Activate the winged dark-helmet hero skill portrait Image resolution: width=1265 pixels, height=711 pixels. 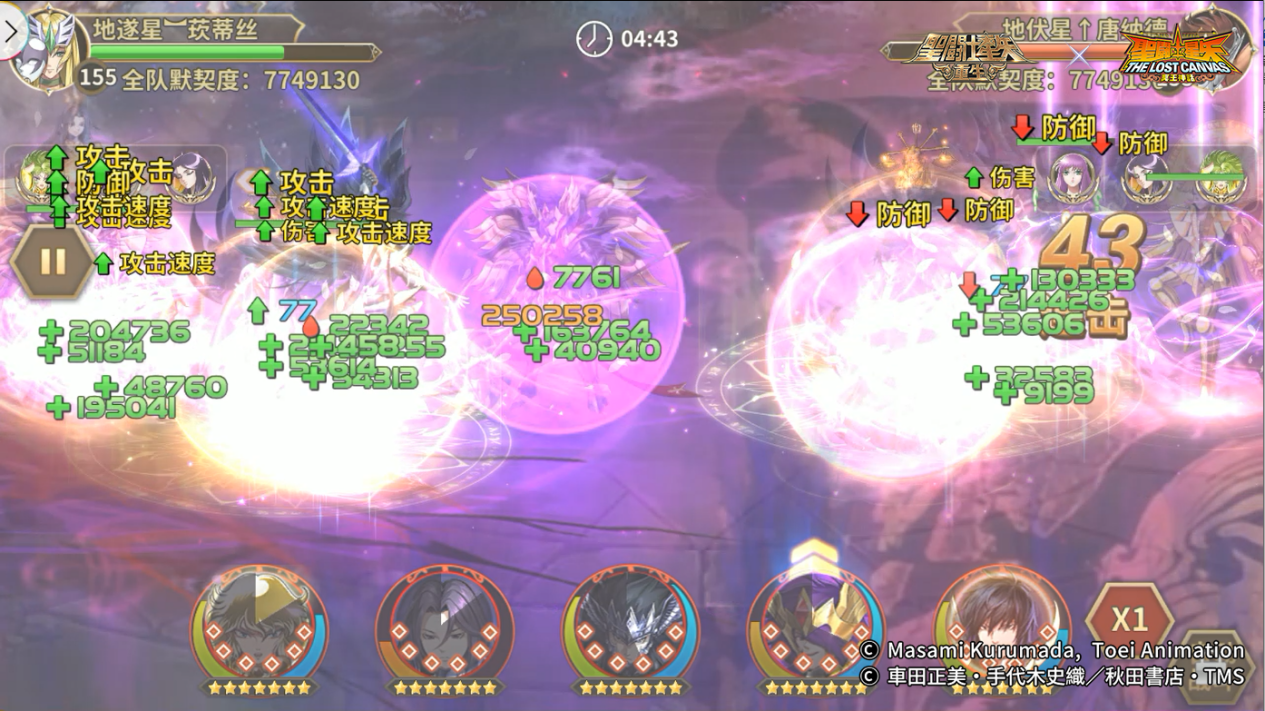pyautogui.click(x=630, y=627)
